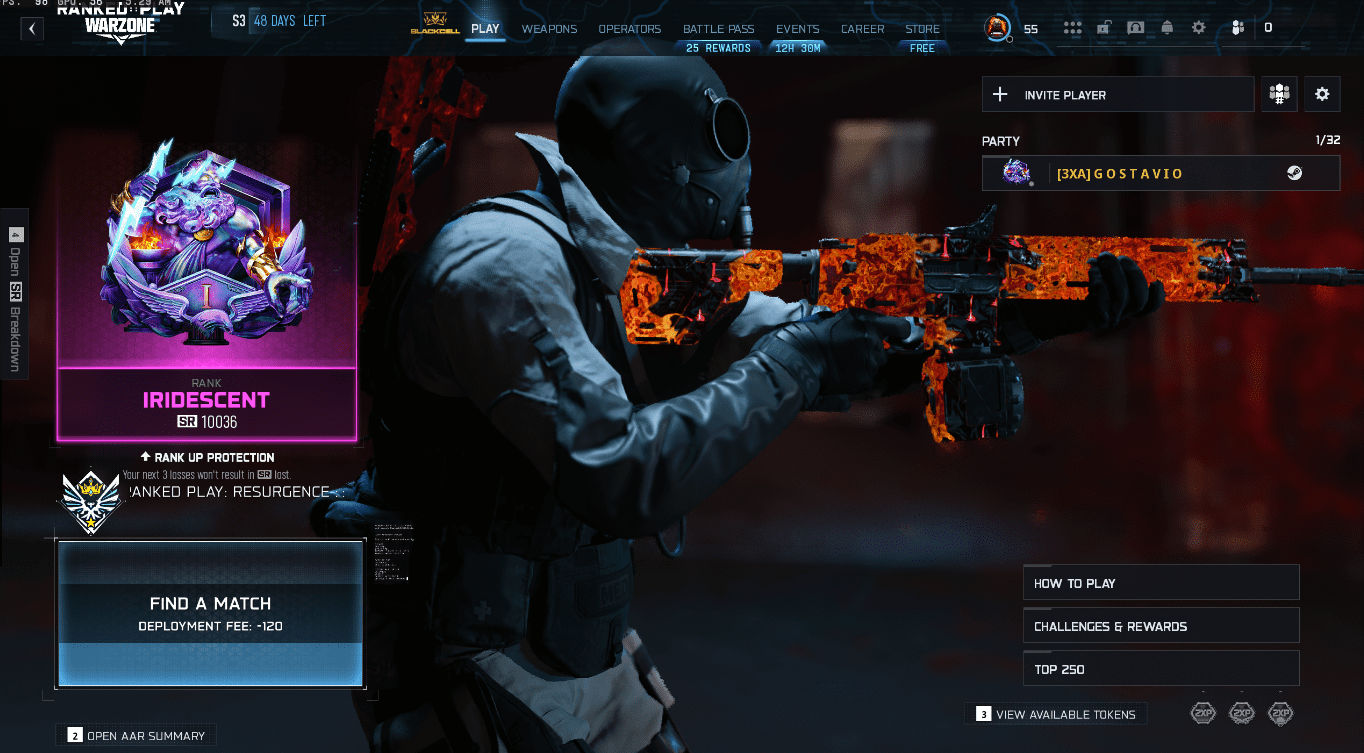The height and width of the screenshot is (753, 1364).
Task: Click the TOP 250 leaderboard entry
Action: [1160, 668]
